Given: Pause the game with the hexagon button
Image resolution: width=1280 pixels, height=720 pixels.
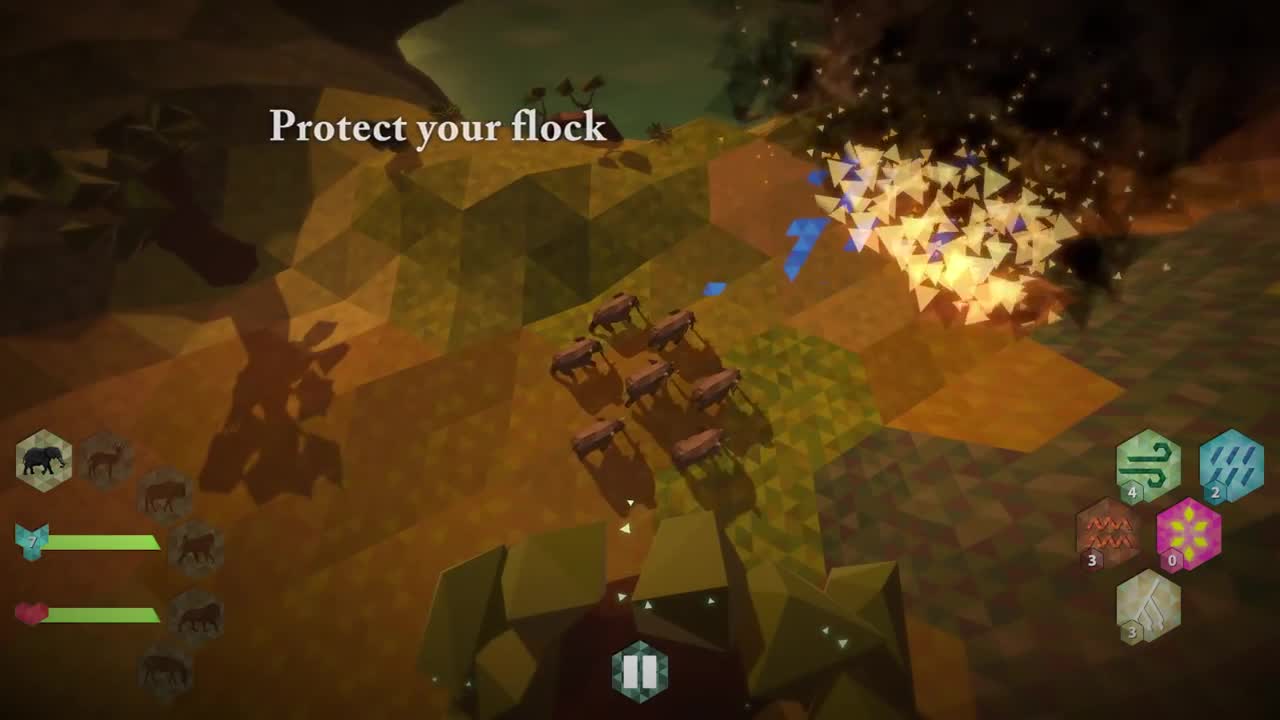Looking at the screenshot, I should click(640, 671).
